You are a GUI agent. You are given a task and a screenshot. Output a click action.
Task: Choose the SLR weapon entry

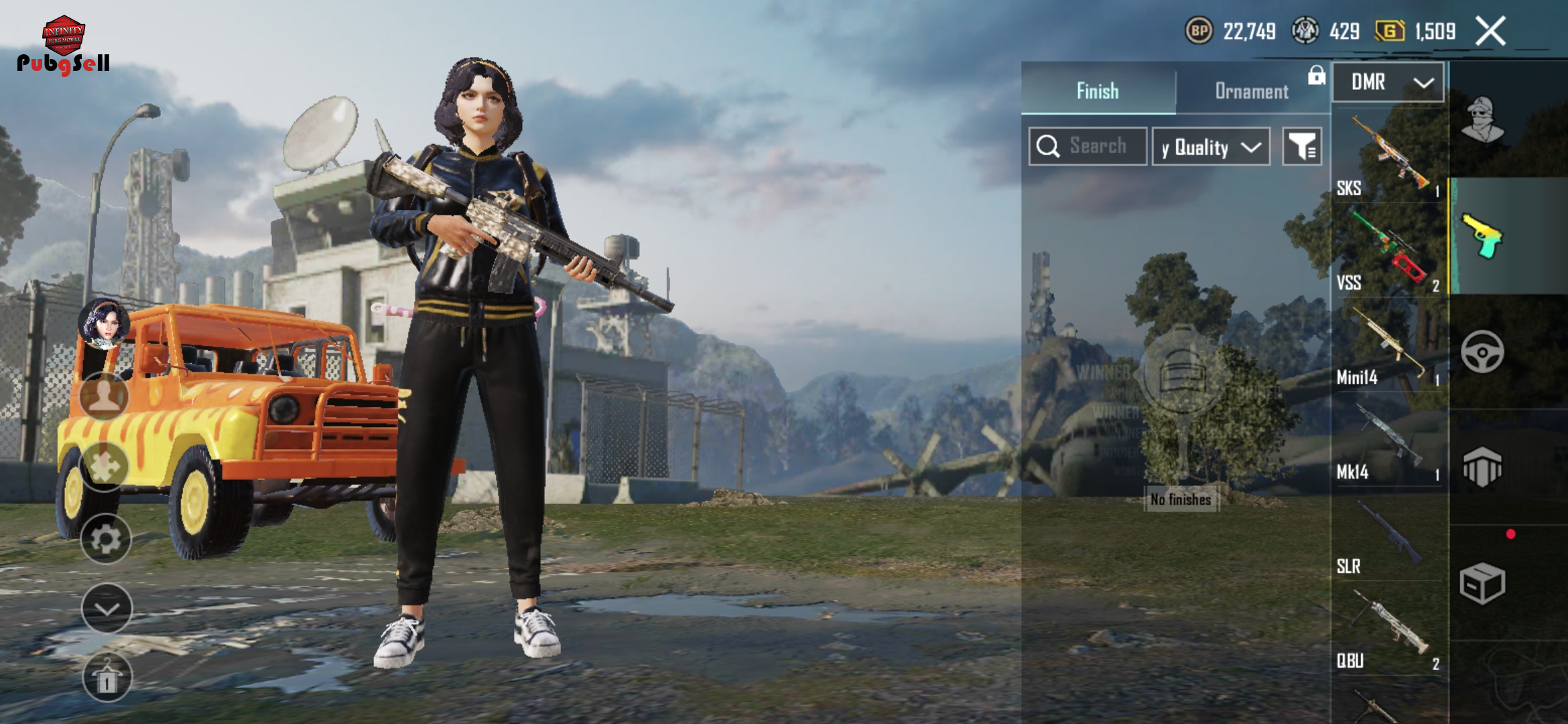point(1388,534)
